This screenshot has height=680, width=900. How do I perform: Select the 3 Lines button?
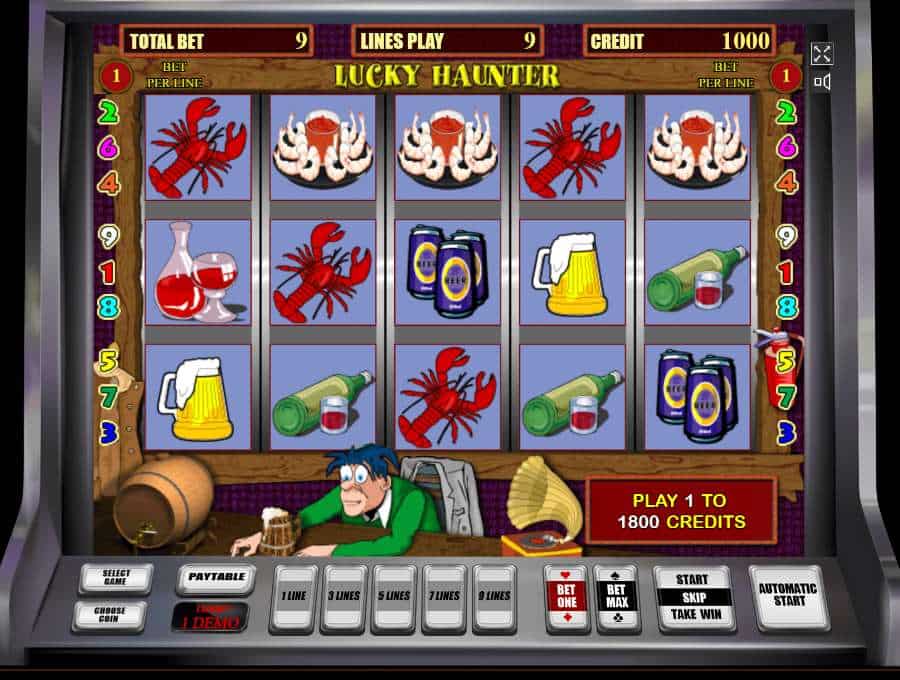343,598
